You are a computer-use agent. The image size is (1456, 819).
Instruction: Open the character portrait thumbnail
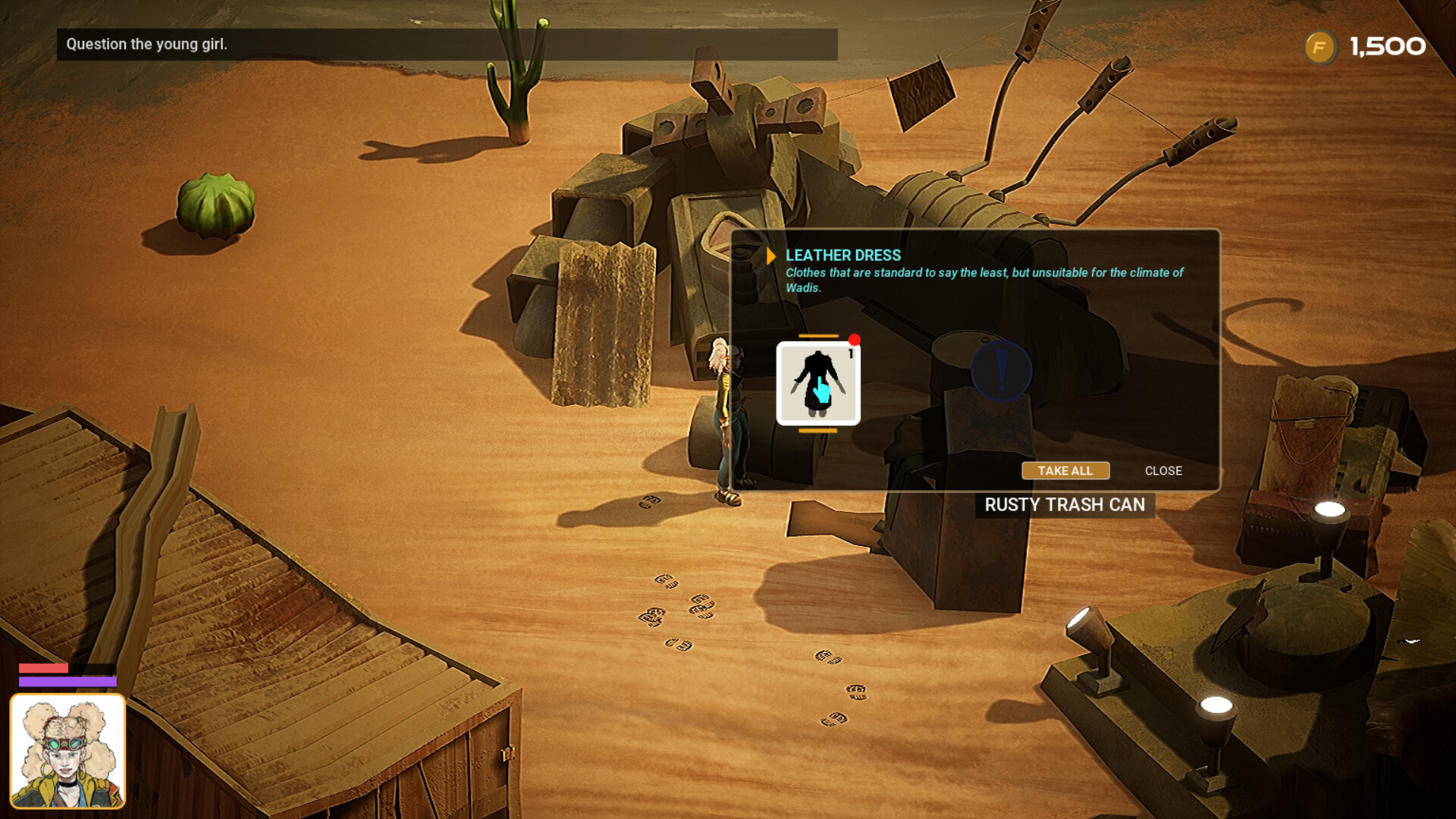pos(68,751)
